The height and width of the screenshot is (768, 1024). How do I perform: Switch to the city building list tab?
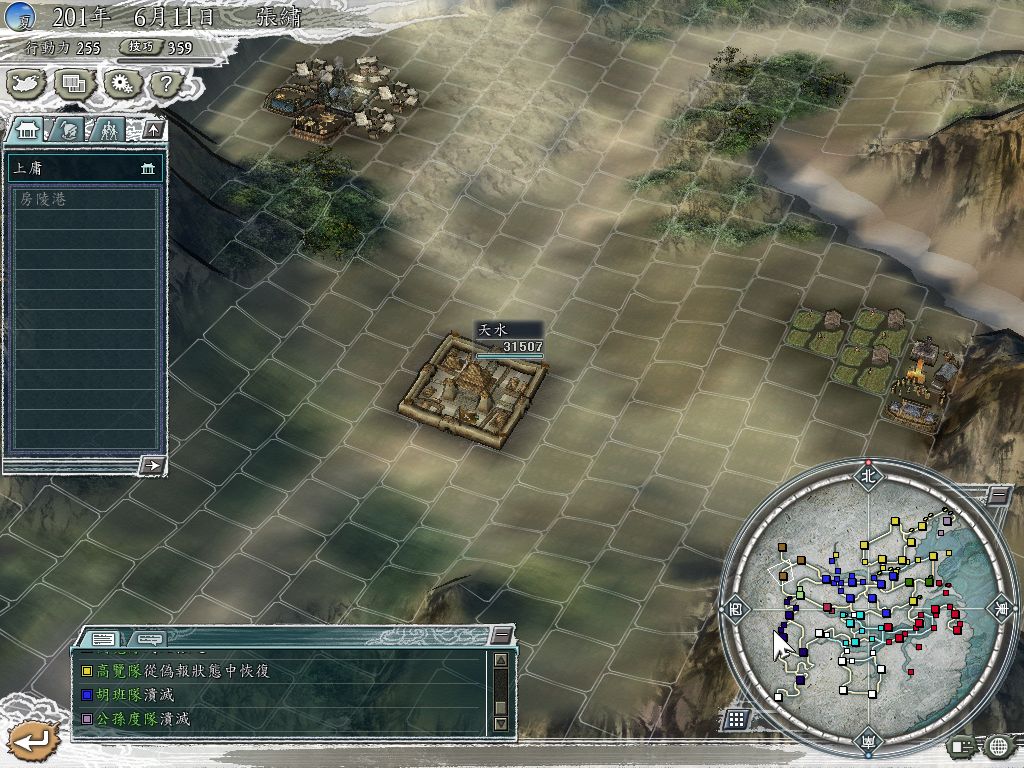click(x=27, y=130)
